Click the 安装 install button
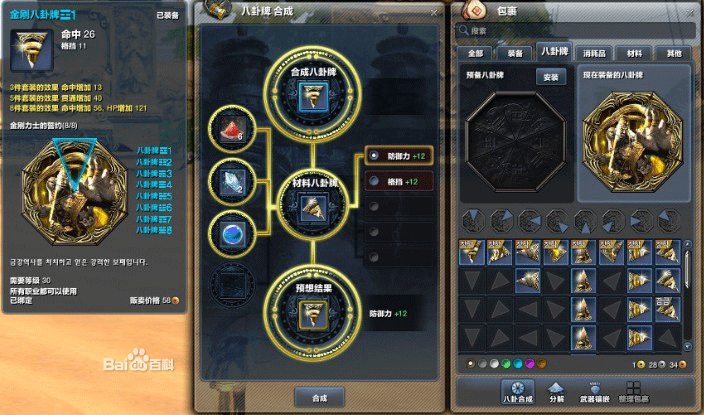 click(x=549, y=76)
